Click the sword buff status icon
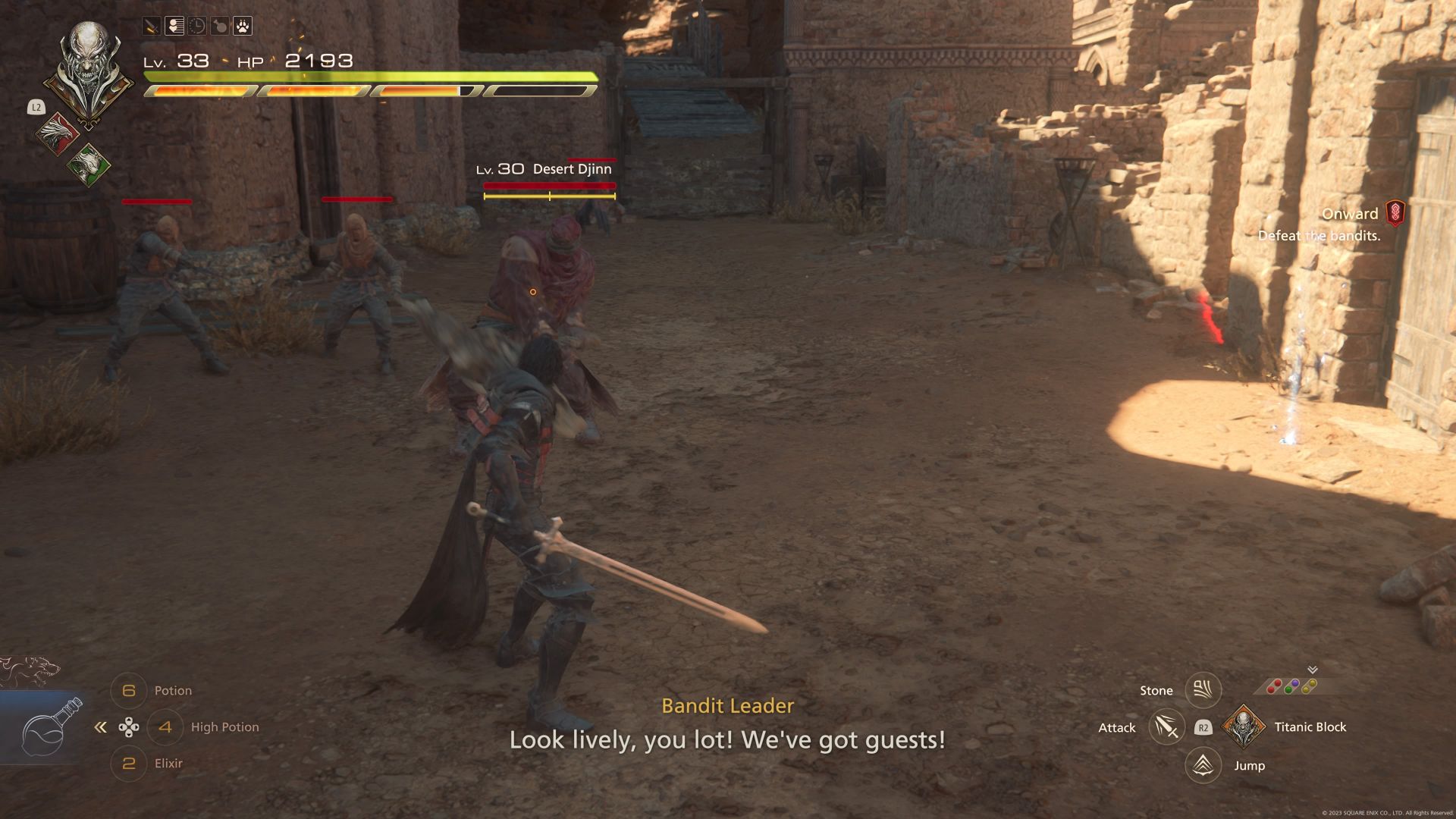Screen dimensions: 1456x819 pos(152,27)
